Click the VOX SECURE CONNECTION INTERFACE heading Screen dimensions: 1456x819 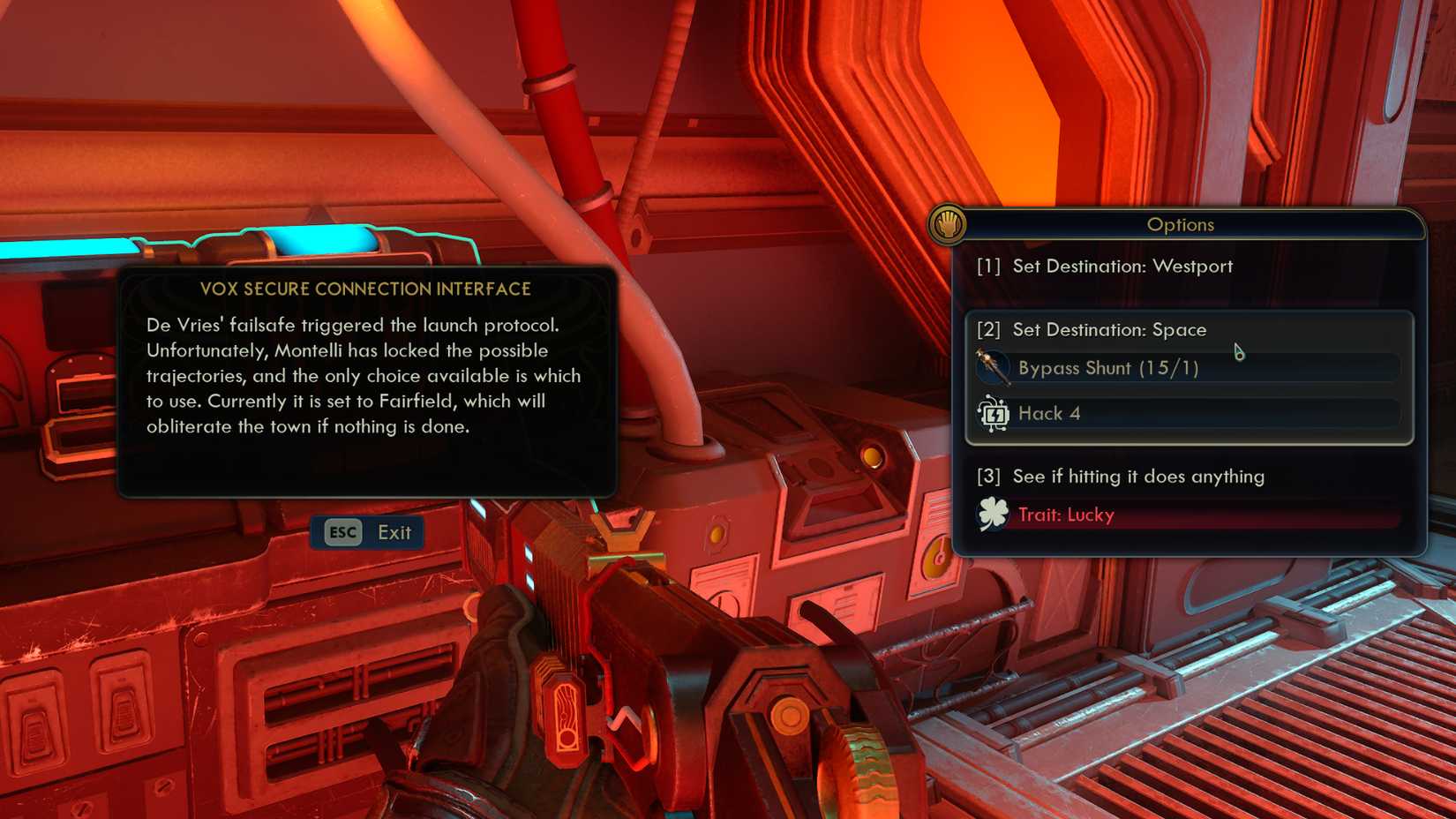(366, 289)
